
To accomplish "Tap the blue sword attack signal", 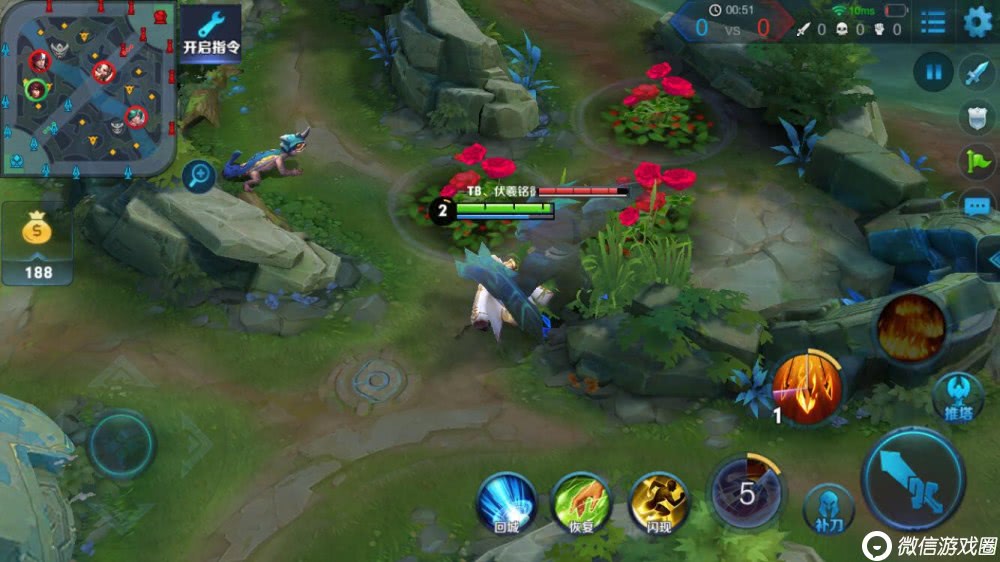I will pos(976,72).
